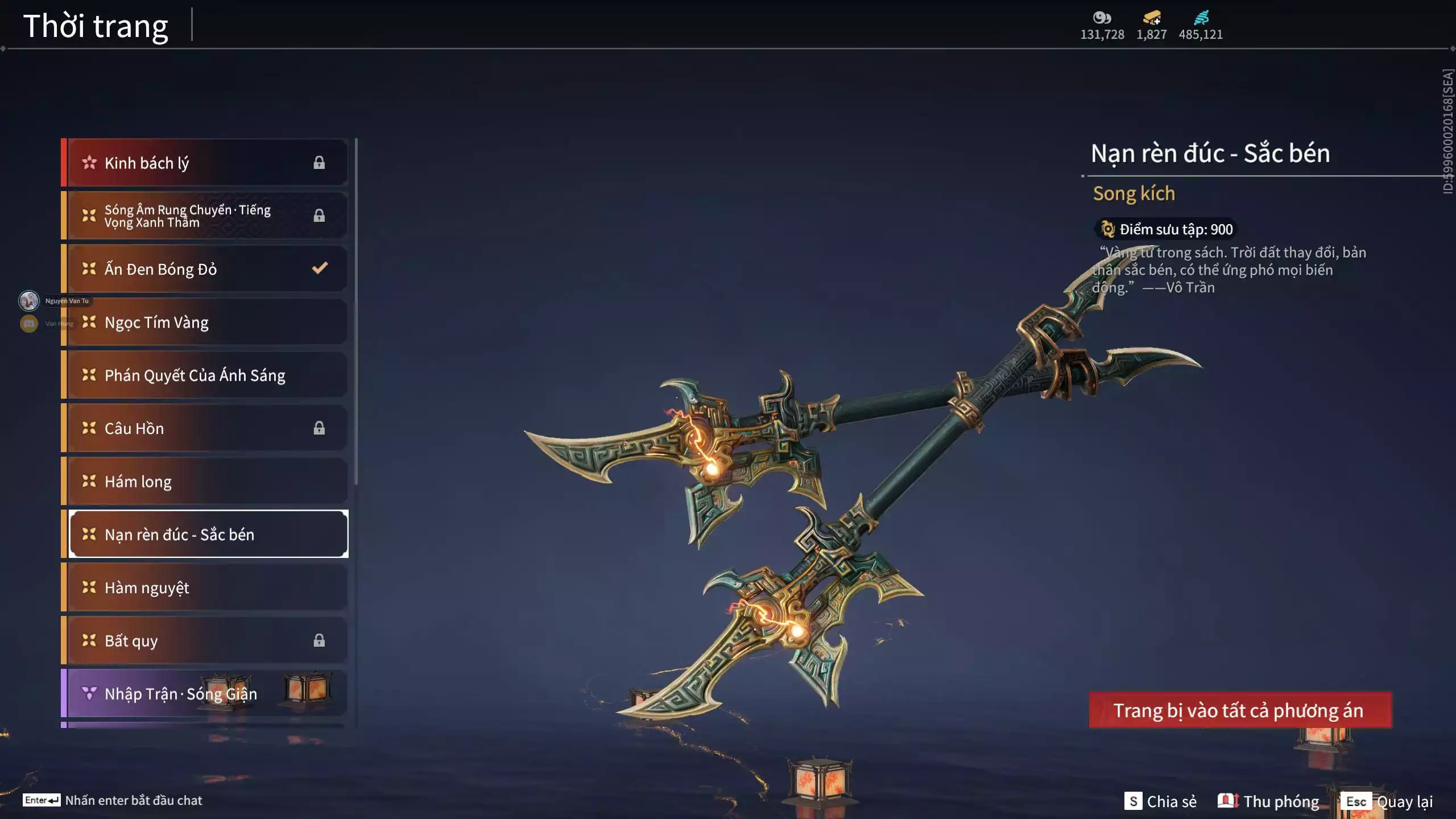Click the silver coin currency icon
The width and height of the screenshot is (1456, 819).
click(1102, 18)
